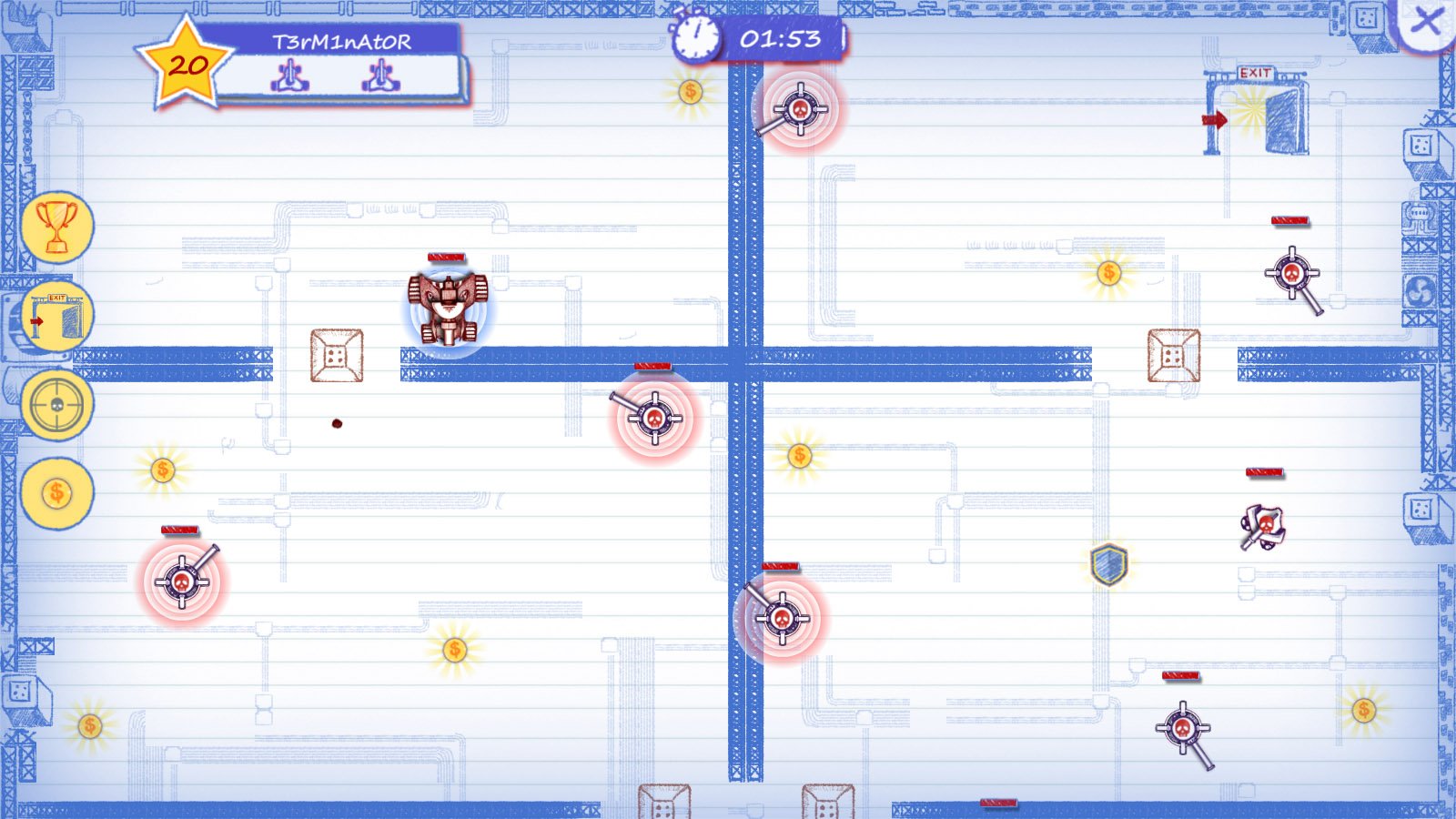
Task: Open the trophy achievements panel
Action: (x=56, y=226)
